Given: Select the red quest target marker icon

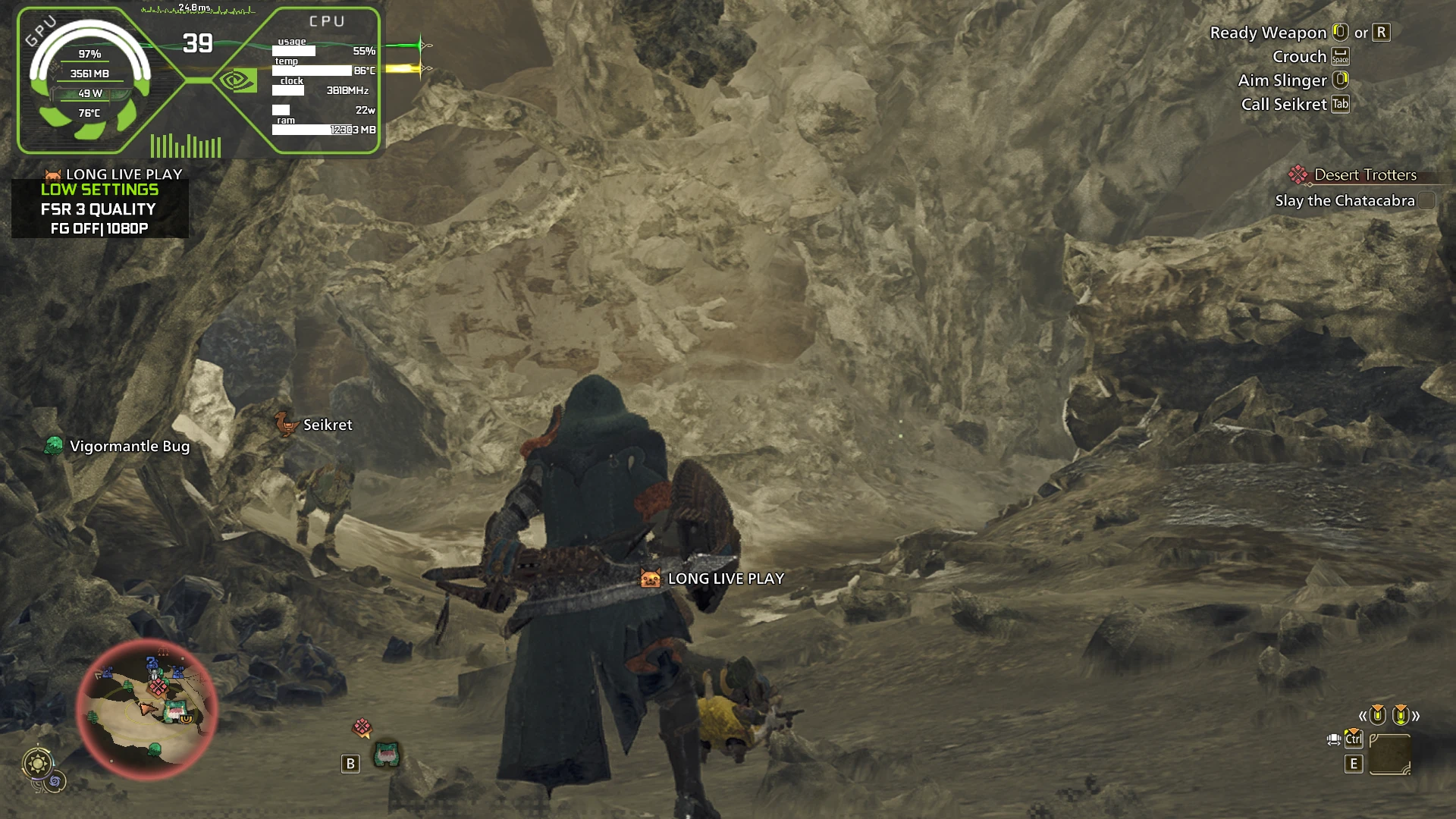Looking at the screenshot, I should coord(362,728).
